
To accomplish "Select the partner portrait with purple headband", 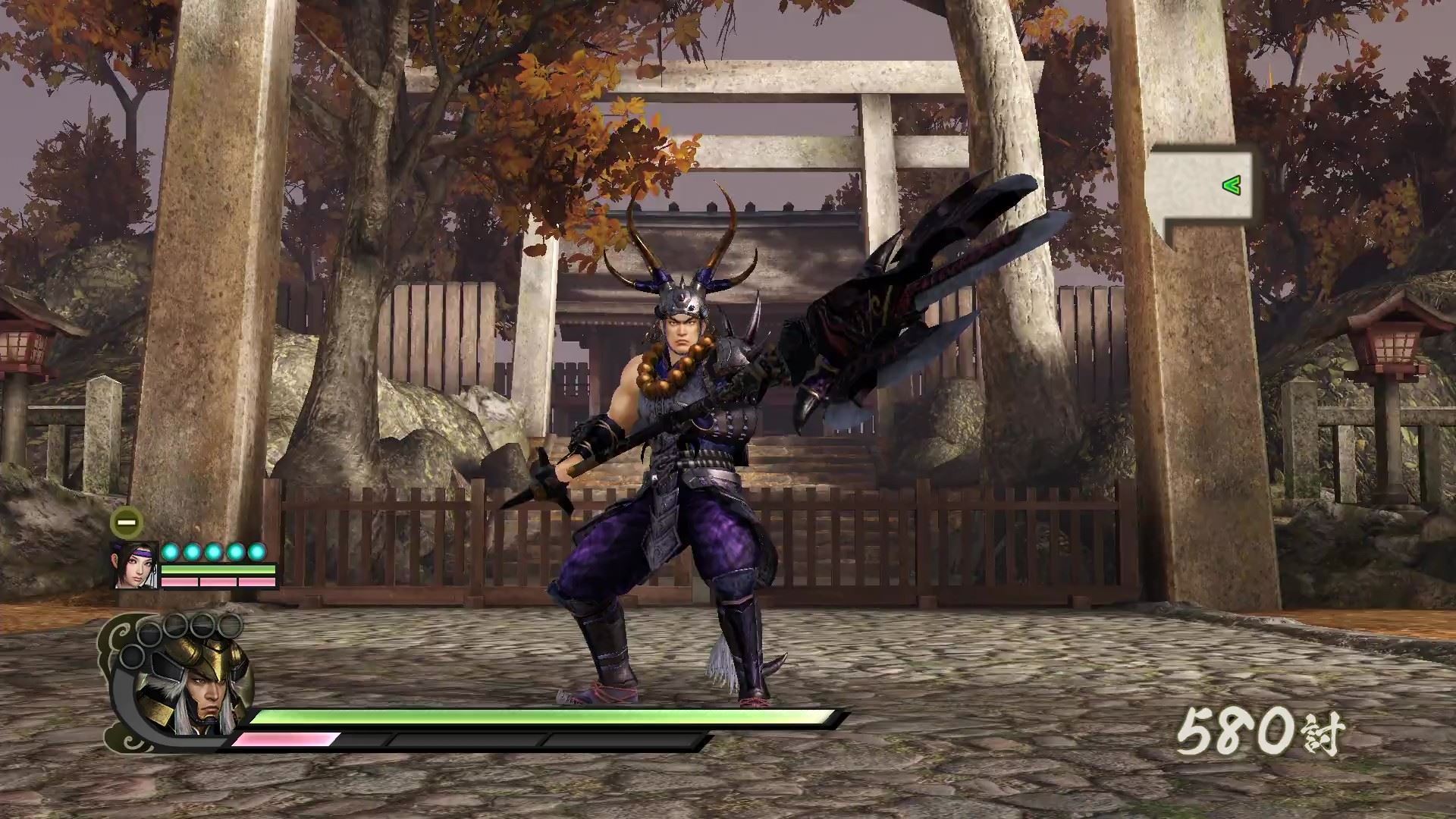I will (136, 565).
